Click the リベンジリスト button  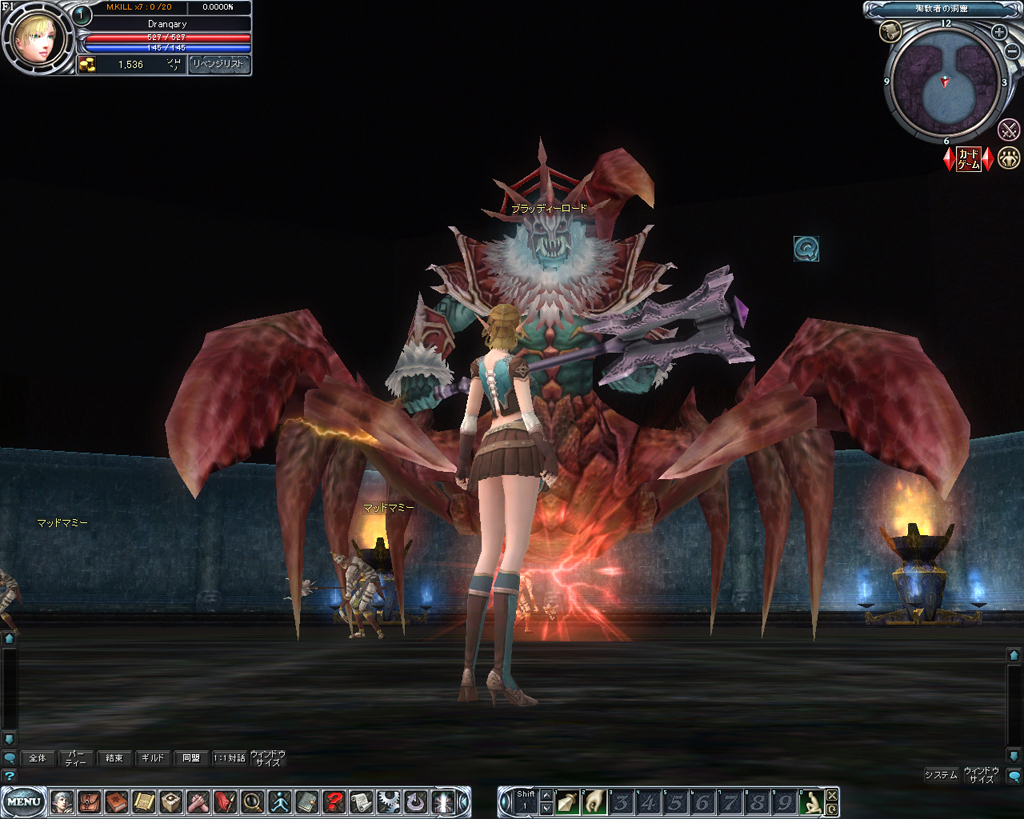pyautogui.click(x=219, y=65)
